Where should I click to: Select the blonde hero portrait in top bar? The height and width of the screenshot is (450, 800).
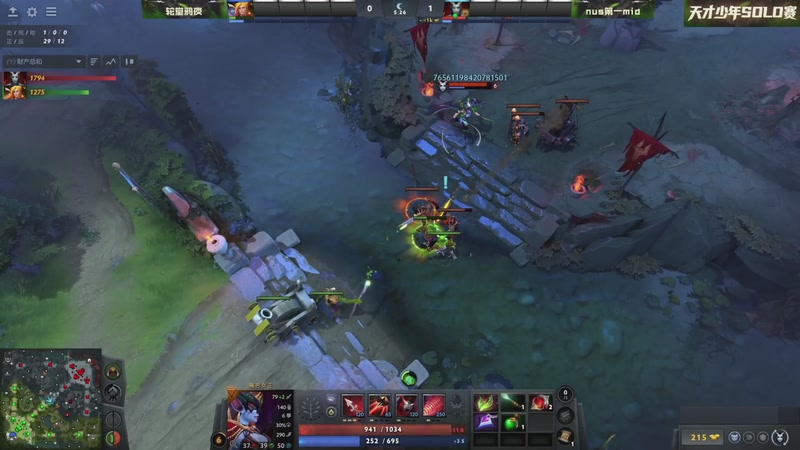[x=241, y=10]
